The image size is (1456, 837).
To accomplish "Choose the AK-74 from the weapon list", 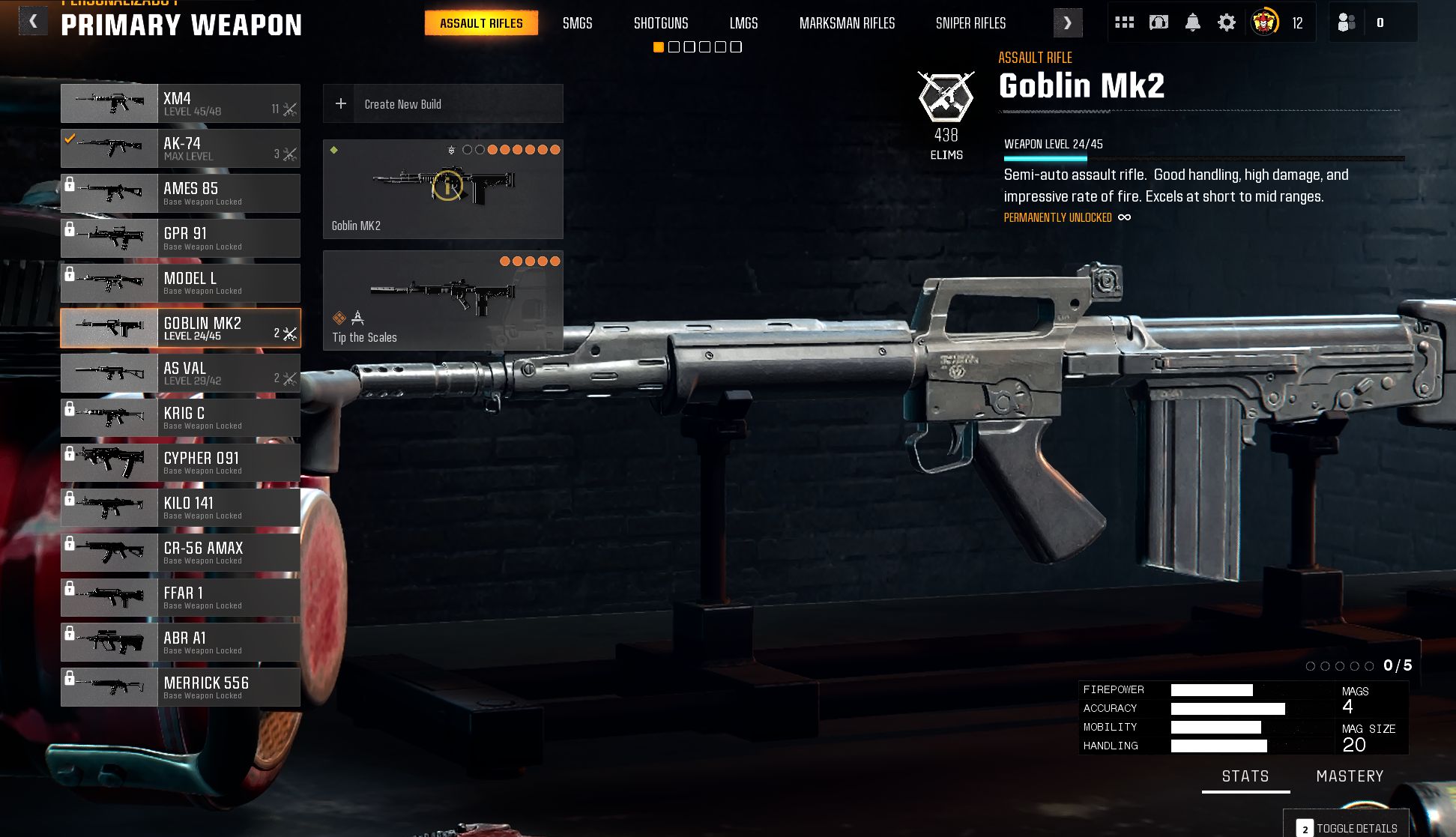I will 180,148.
